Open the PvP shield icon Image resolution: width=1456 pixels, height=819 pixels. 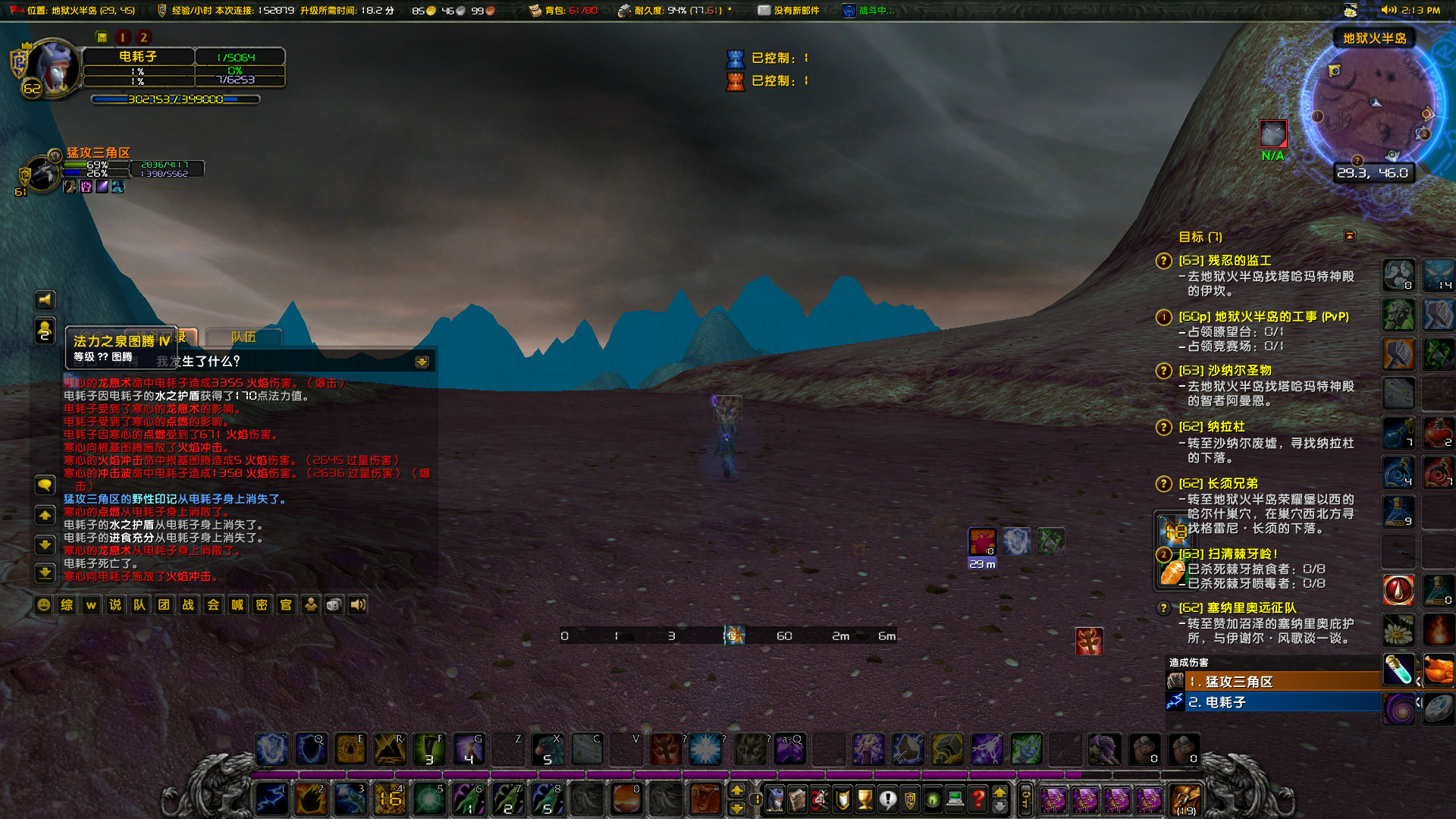910,800
